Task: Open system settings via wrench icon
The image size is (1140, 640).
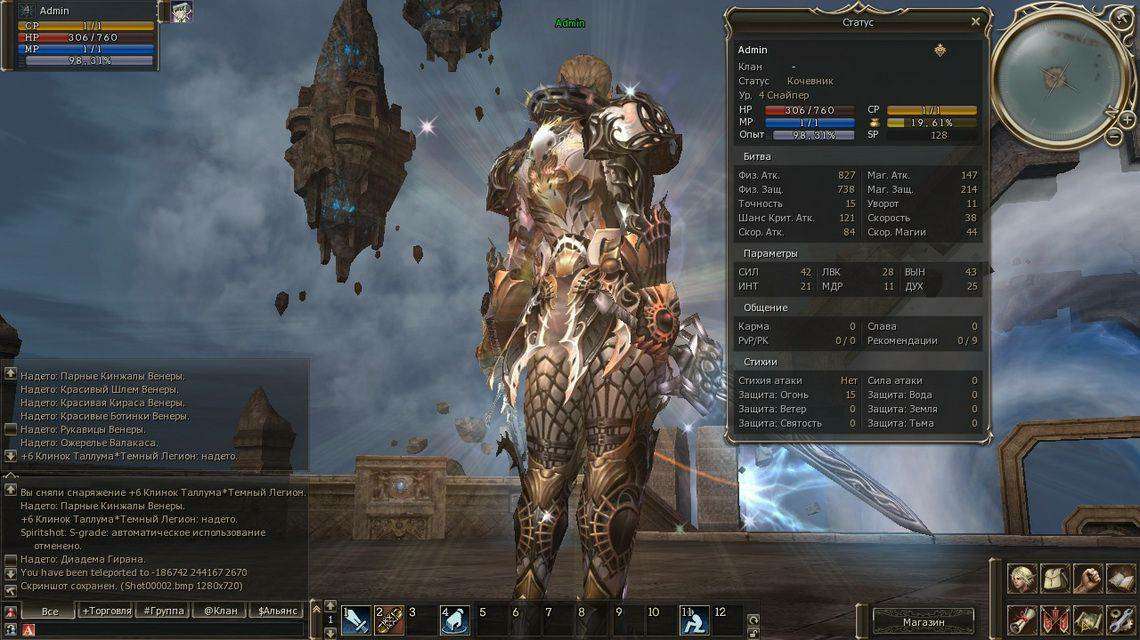Action: 1120,619
